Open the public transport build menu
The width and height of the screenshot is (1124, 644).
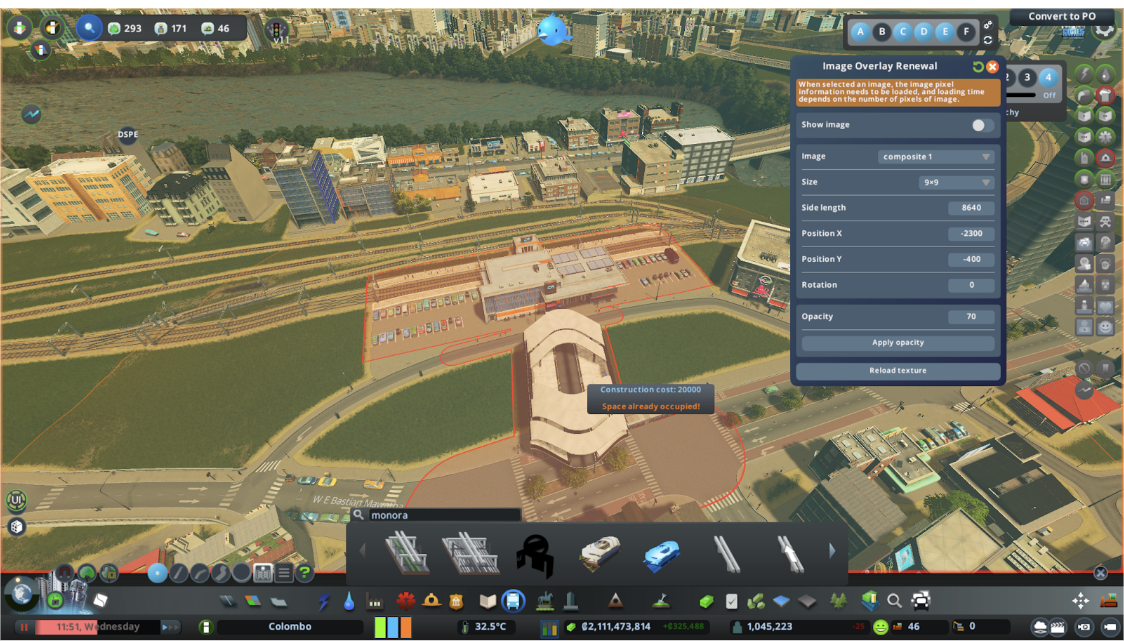click(x=513, y=601)
